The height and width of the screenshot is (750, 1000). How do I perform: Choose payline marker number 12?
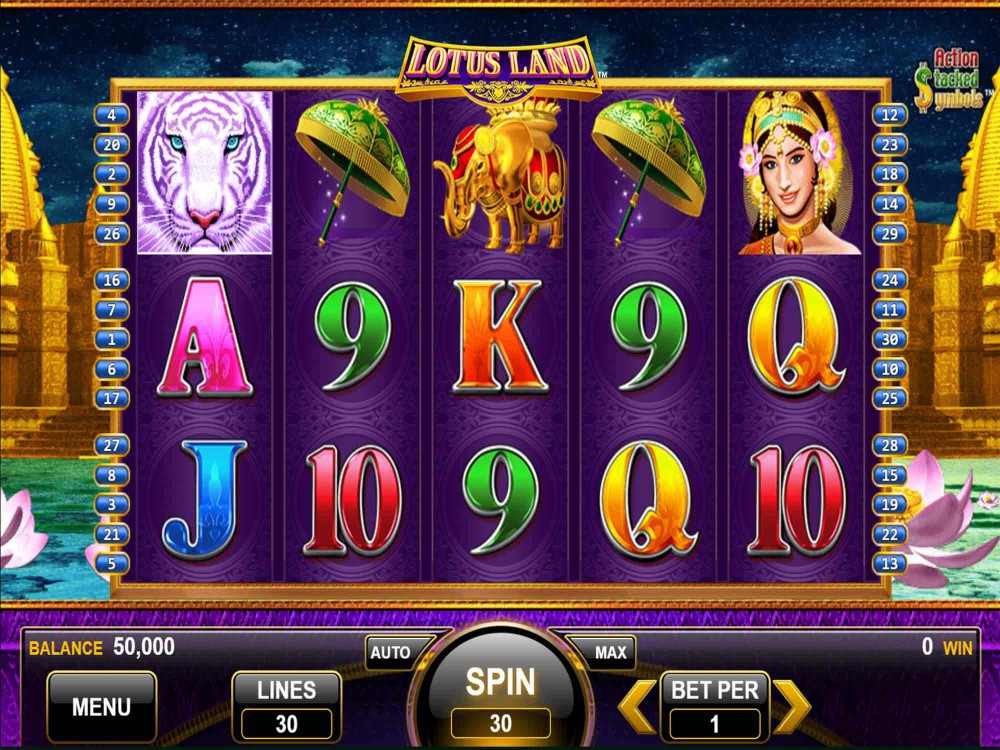[x=889, y=115]
